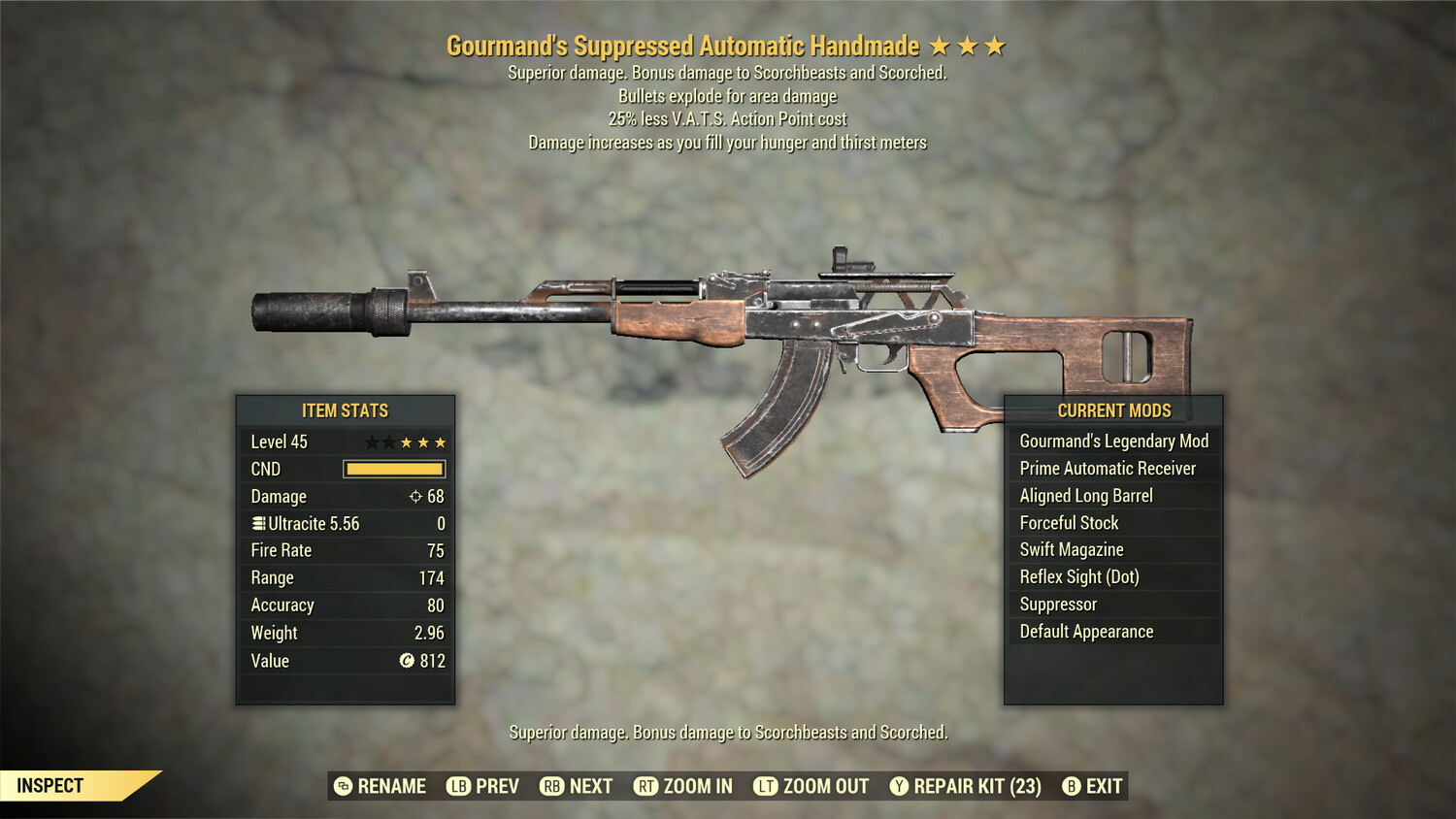Highlight the Swift Magazine mod

1072,550
